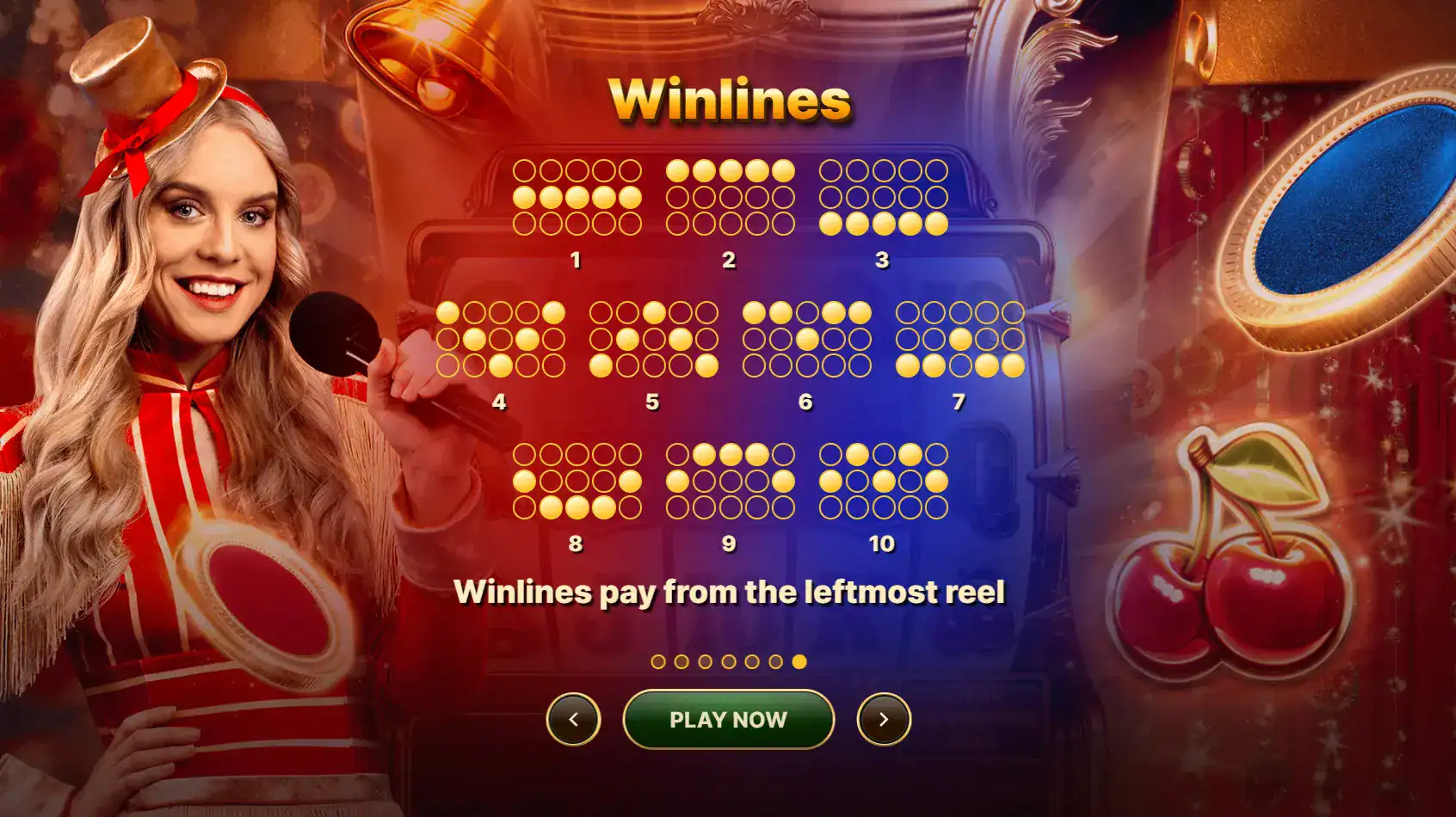Select winline pattern 1 diagram

pos(575,196)
